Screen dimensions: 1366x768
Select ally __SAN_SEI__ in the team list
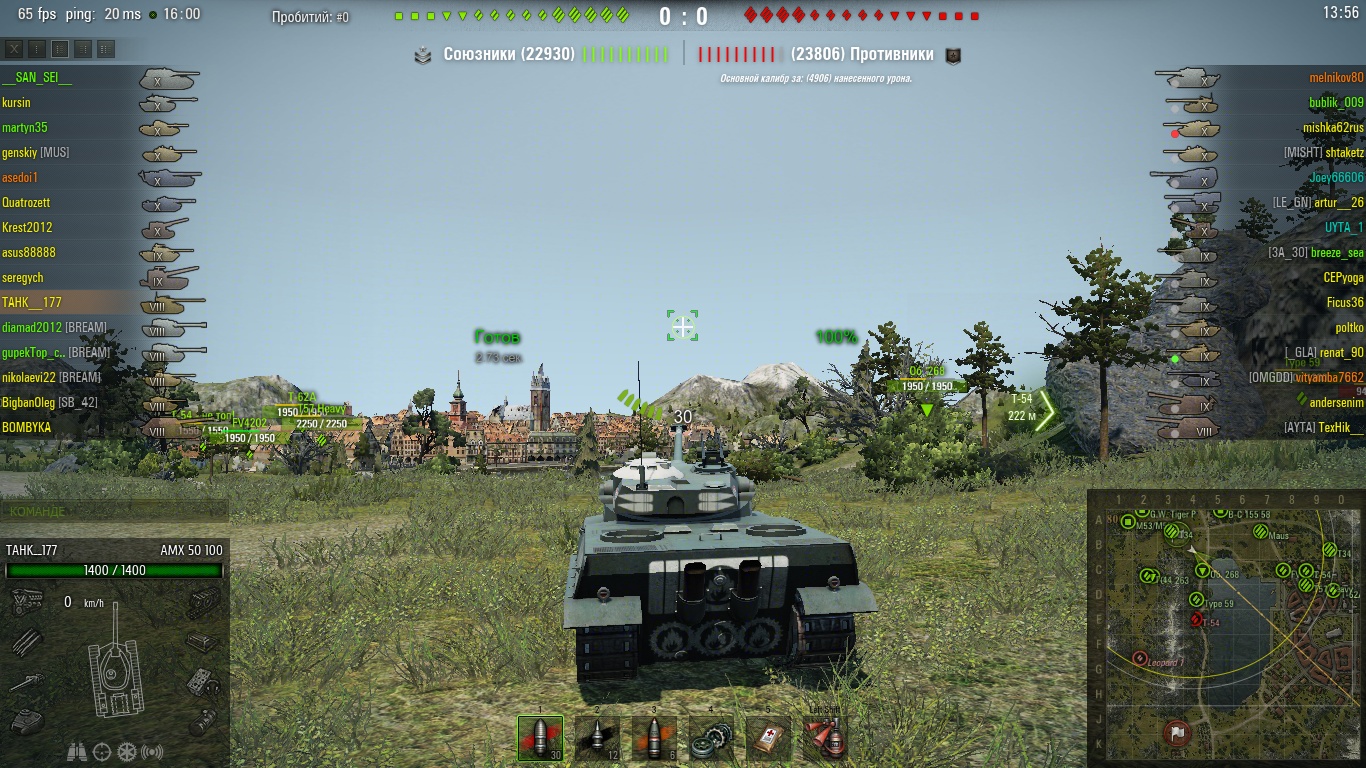click(x=37, y=77)
